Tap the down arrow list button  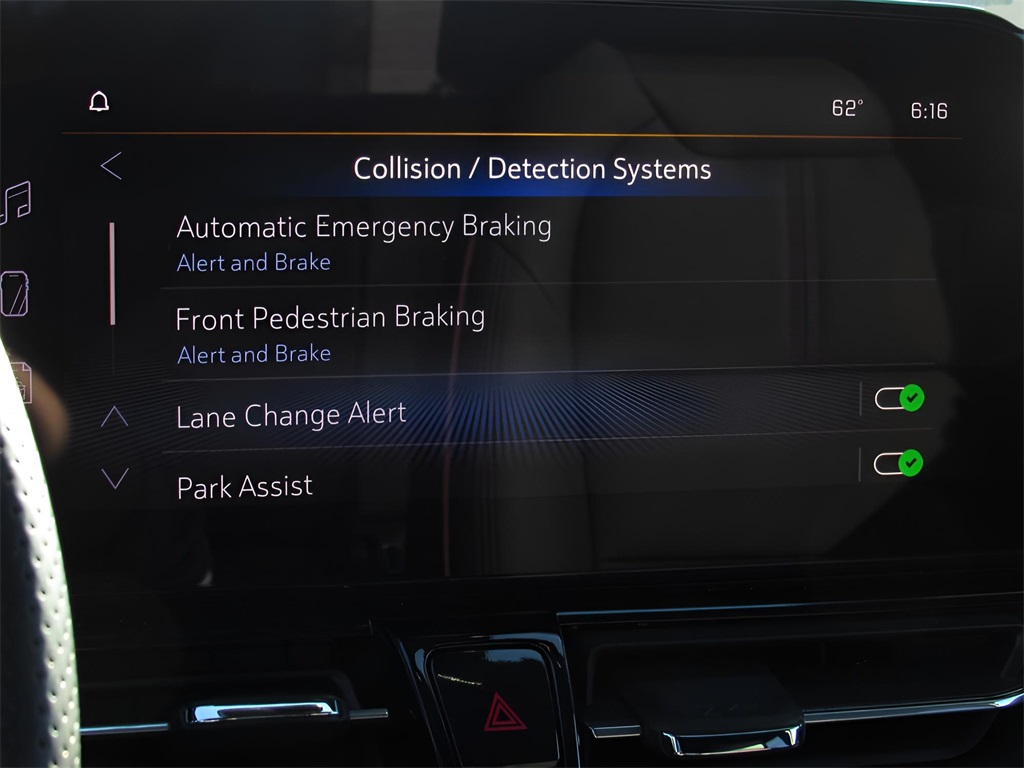[115, 479]
